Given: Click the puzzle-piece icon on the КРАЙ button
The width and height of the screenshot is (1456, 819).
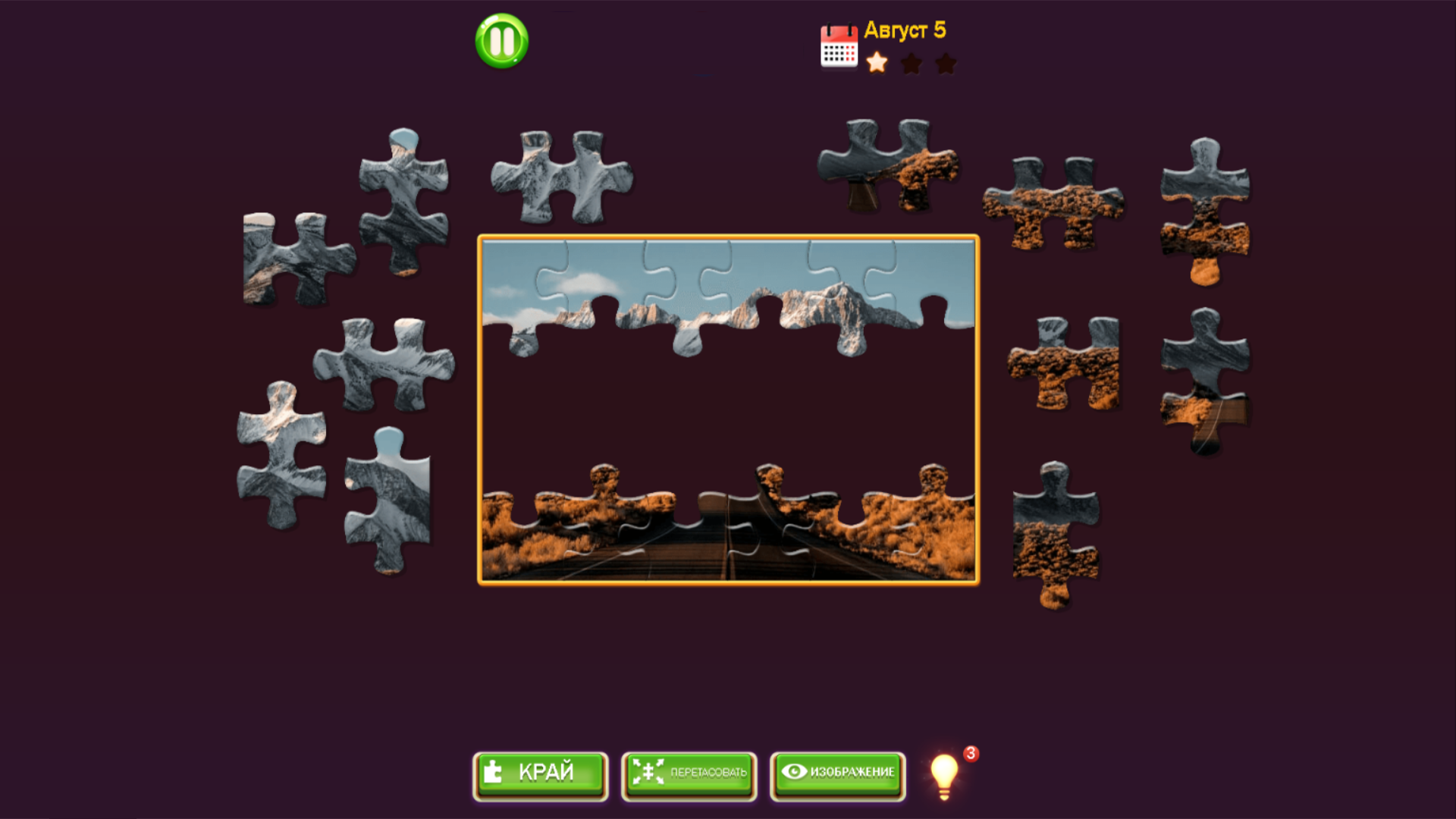Looking at the screenshot, I should pos(494,772).
